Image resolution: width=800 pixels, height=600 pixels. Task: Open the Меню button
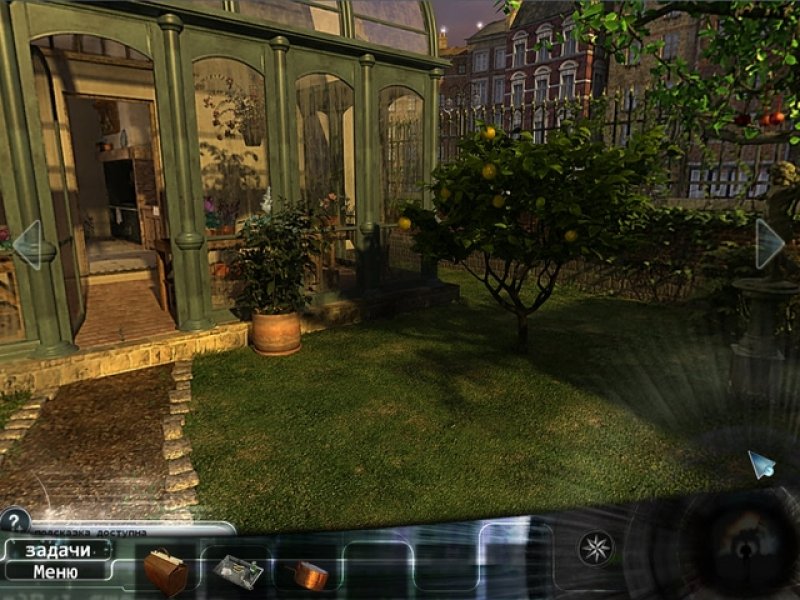coord(56,572)
